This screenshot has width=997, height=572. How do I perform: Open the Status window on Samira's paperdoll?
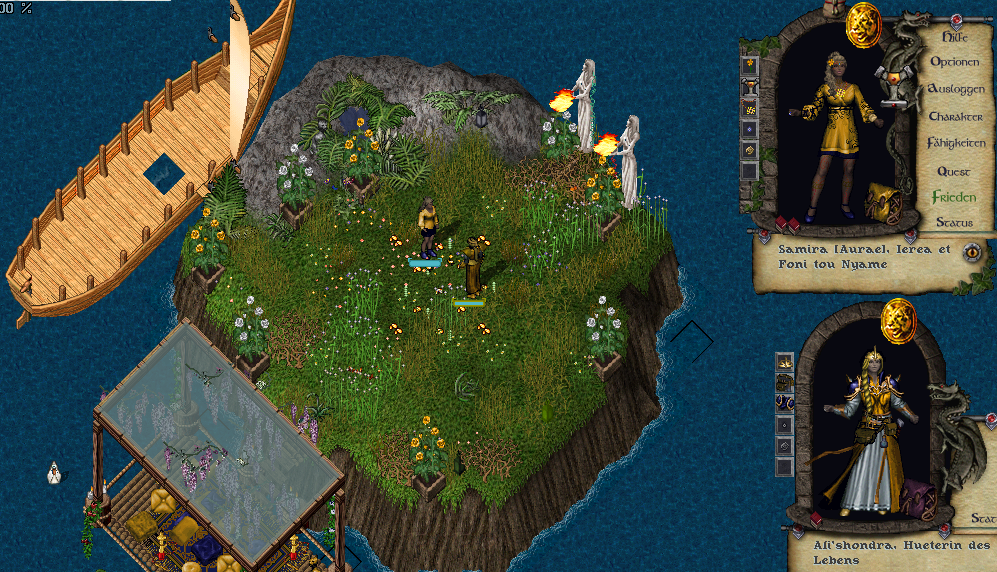coord(954,222)
